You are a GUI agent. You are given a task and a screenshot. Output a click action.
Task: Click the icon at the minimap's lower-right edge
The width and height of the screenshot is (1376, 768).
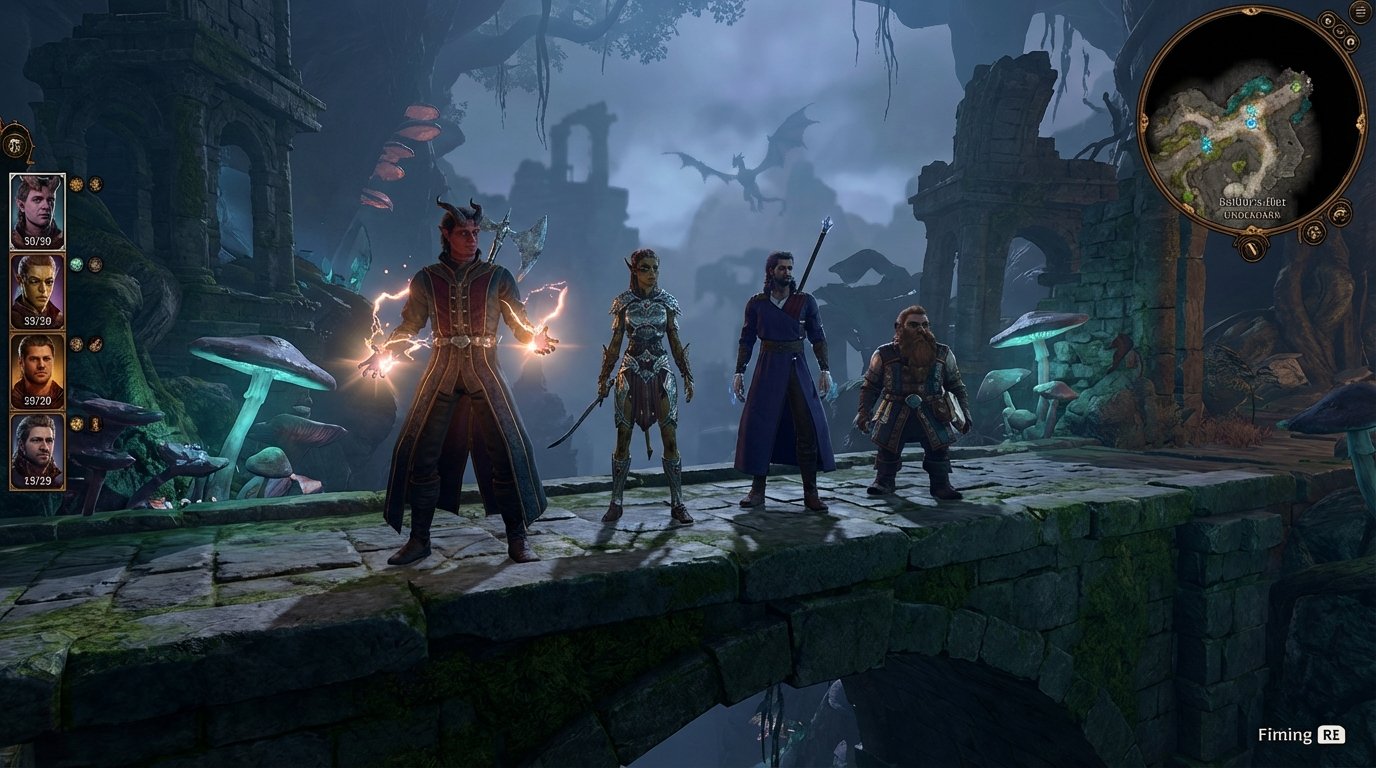point(1313,234)
